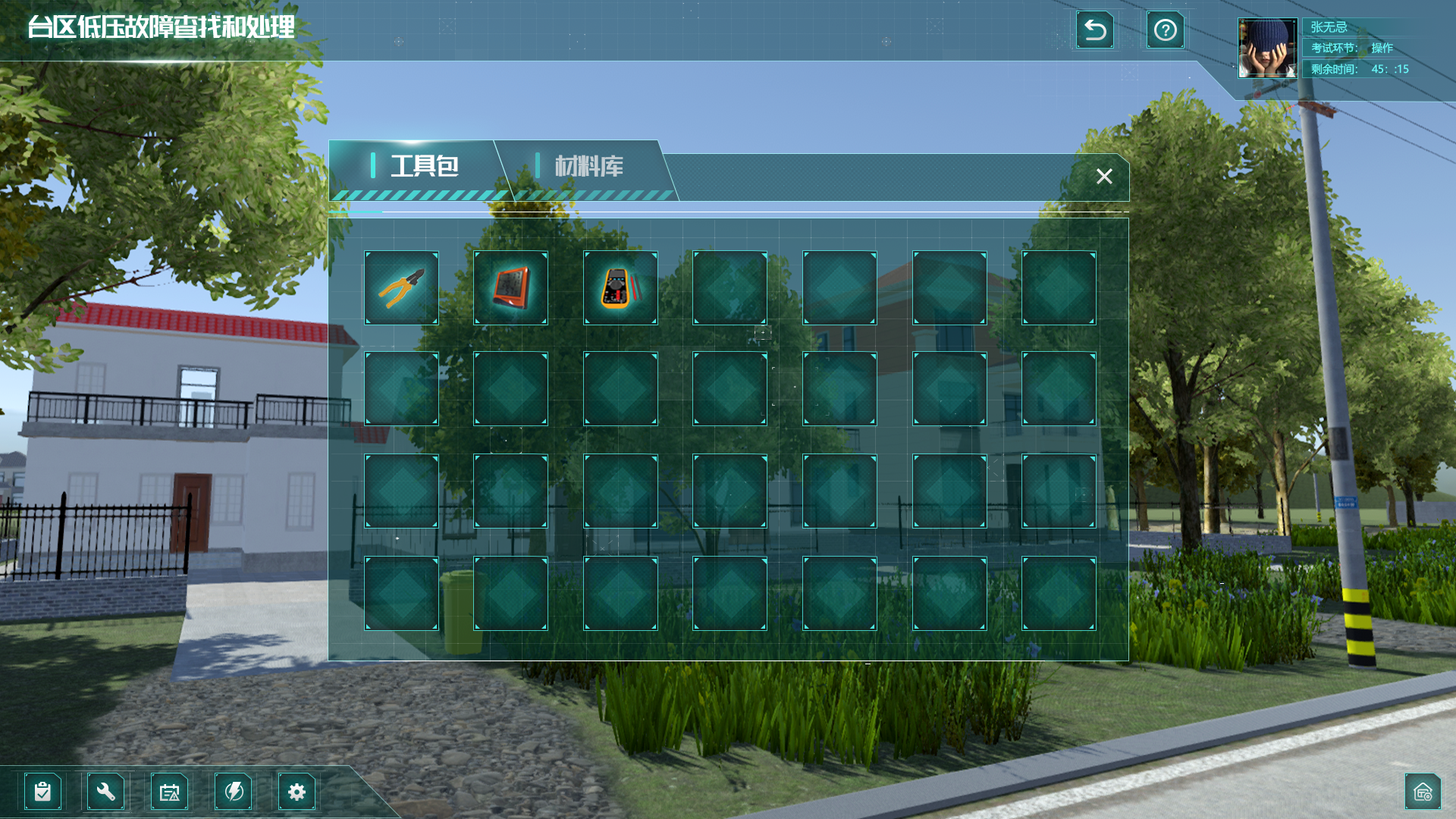The image size is (1456, 819).
Task: Activate the lightning bolt icon
Action: point(234,792)
